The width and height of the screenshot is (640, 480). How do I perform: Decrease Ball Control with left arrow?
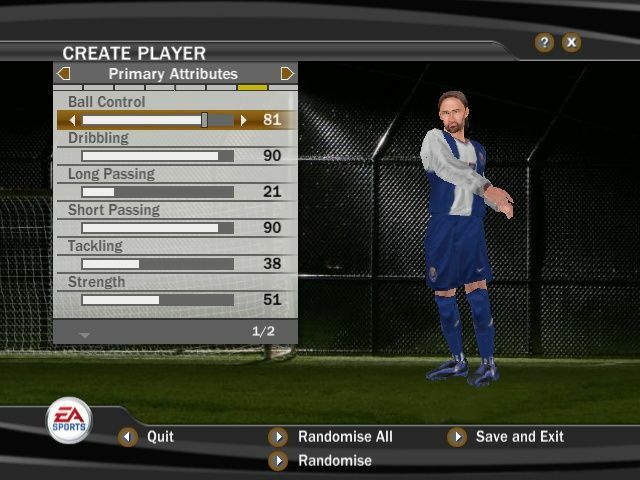(72, 120)
